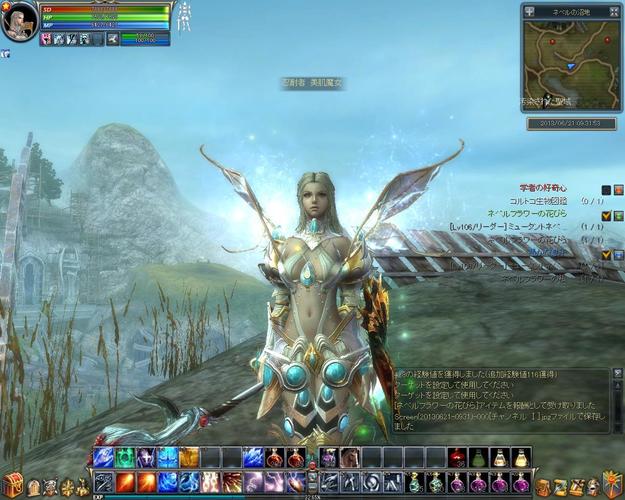This screenshot has width=625, height=500.
Task: Select コルトコ生物図鑑 quest objective entry
Action: coord(538,201)
